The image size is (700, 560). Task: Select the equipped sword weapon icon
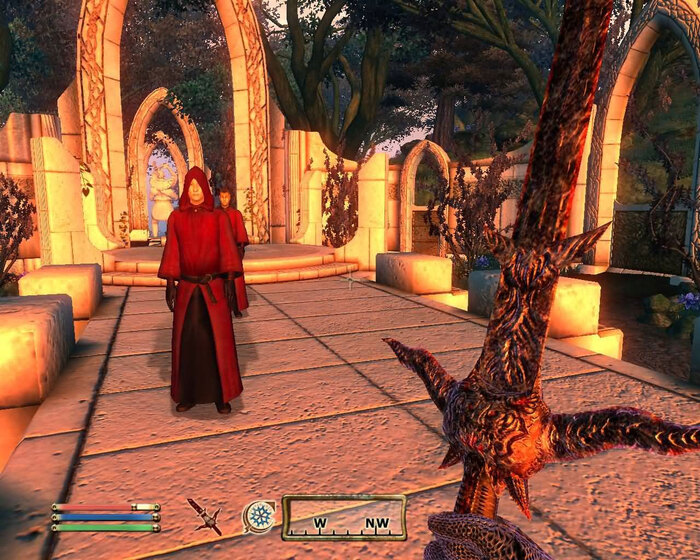pyautogui.click(x=205, y=515)
